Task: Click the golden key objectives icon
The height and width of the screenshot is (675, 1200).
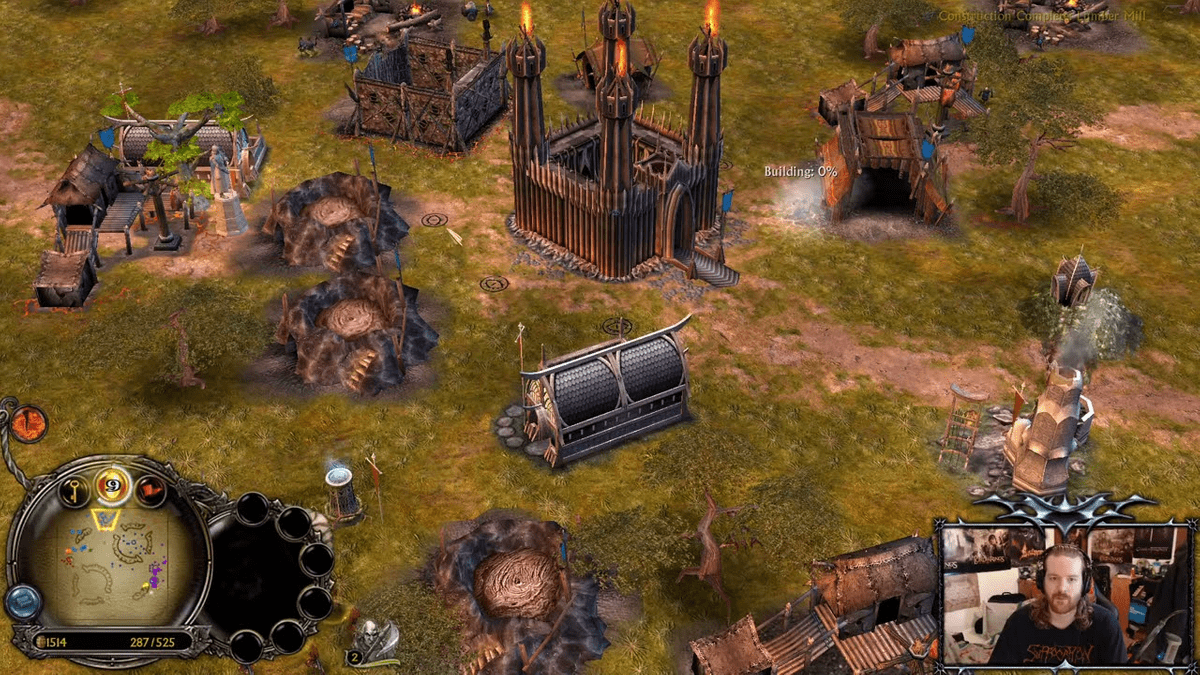Action: [x=75, y=490]
